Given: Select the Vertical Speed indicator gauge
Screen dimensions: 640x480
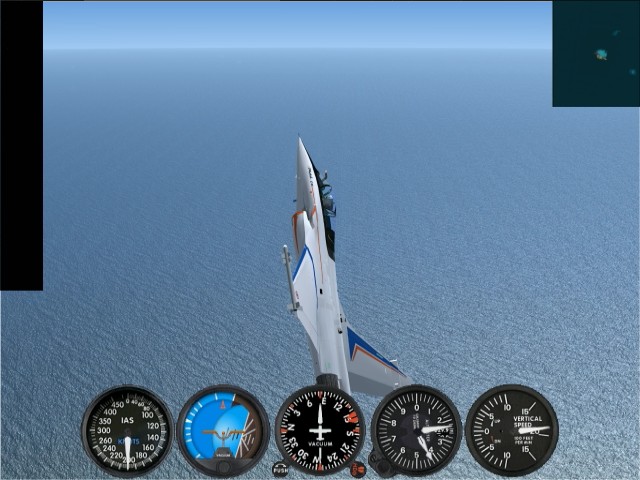Looking at the screenshot, I should (511, 430).
